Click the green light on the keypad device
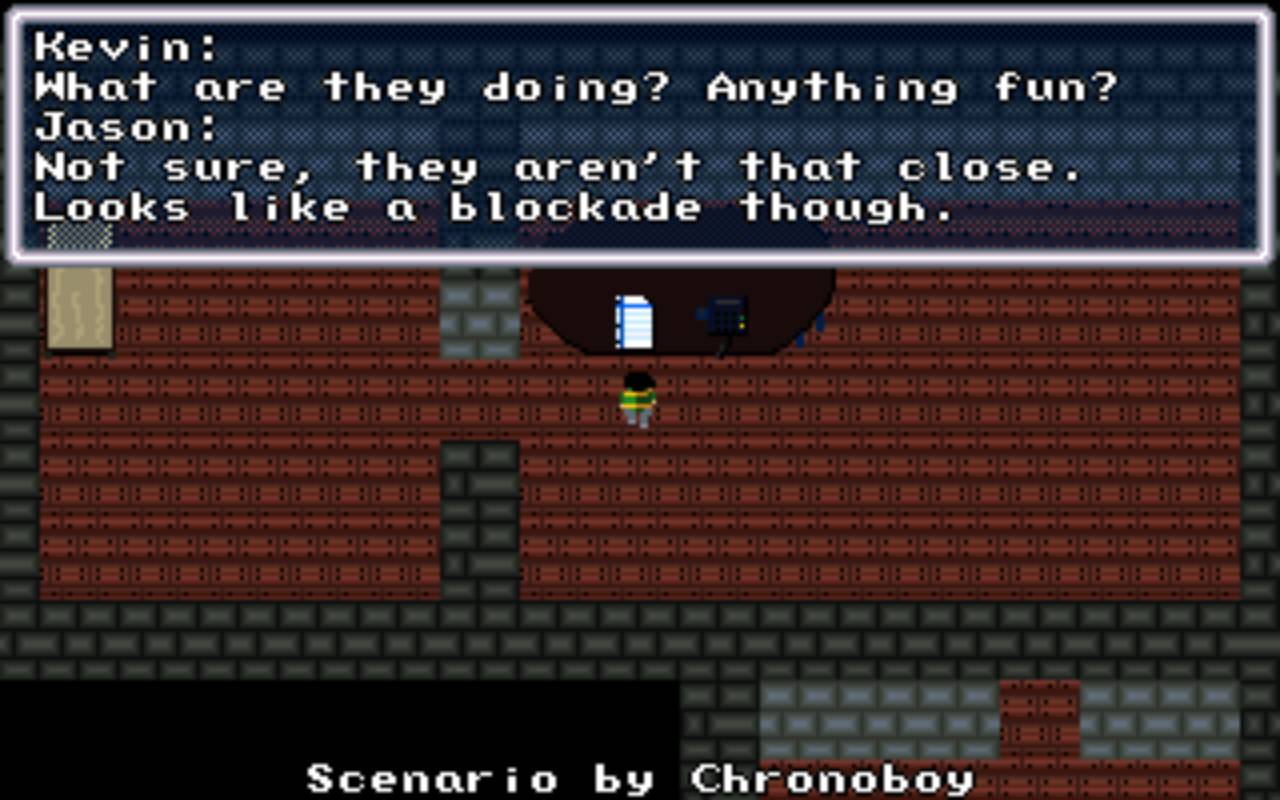Viewport: 1280px width, 800px height. (742, 318)
